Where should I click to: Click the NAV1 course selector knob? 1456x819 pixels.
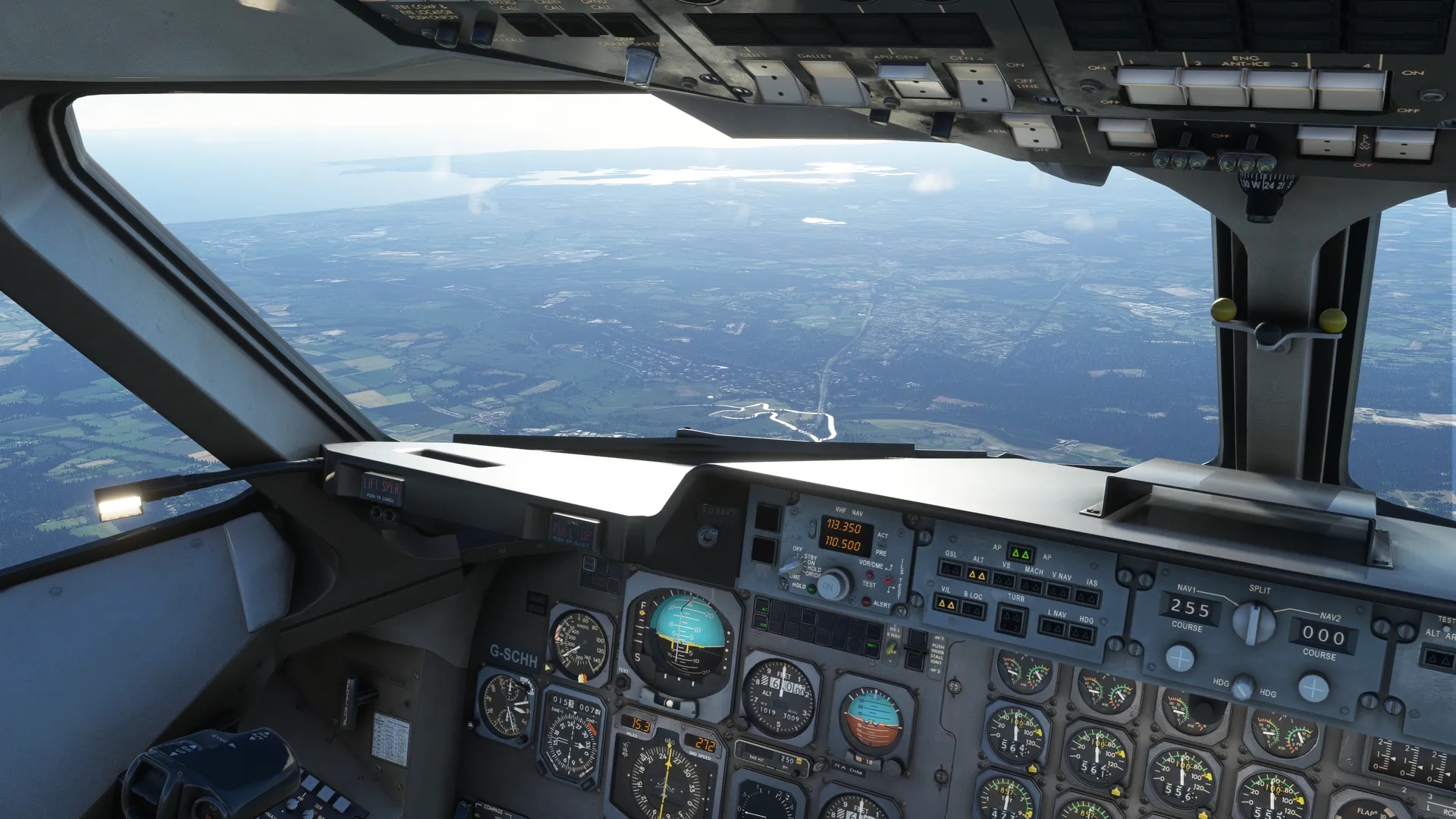1180,657
